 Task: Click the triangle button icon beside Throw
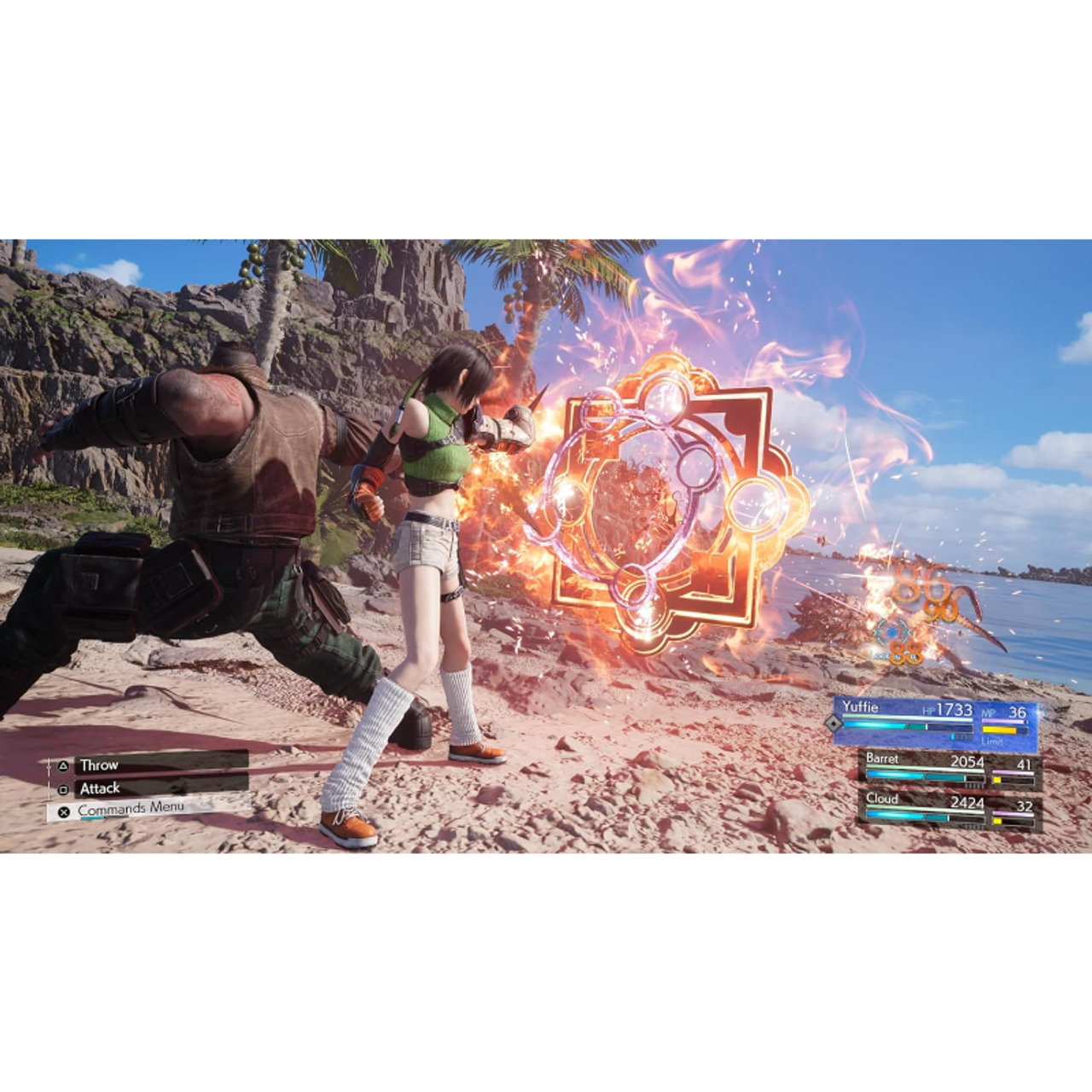pos(63,766)
